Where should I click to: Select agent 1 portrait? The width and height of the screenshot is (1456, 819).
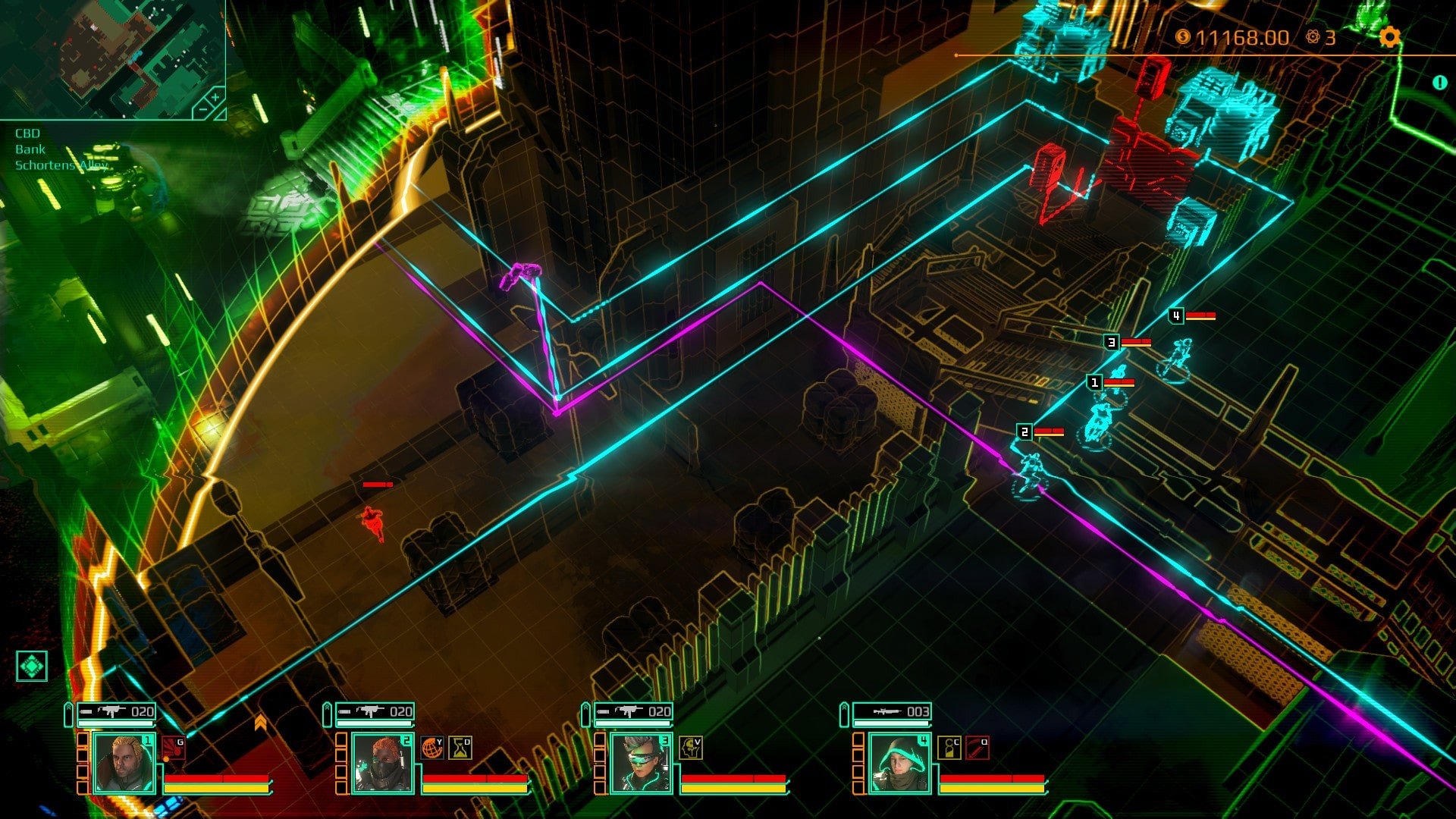coord(124,763)
